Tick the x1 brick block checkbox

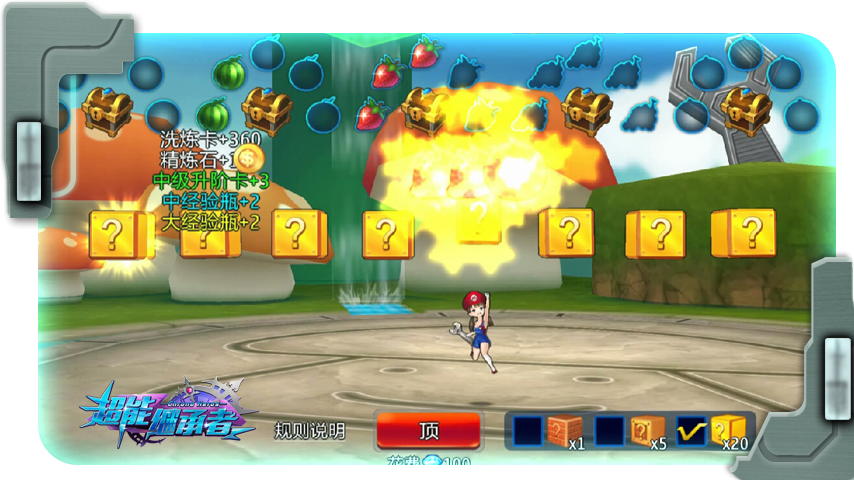point(527,431)
